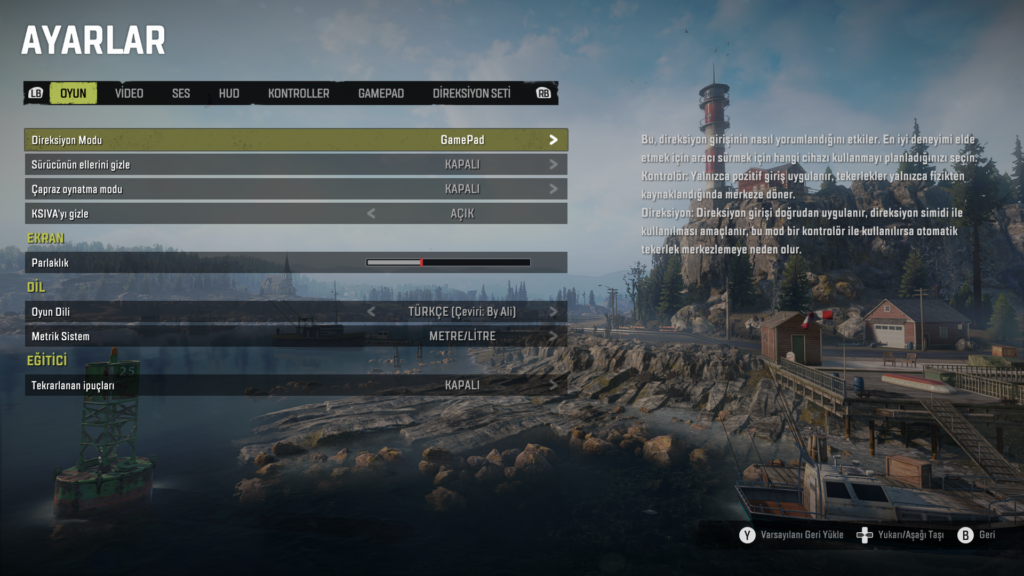The width and height of the screenshot is (1024, 576).
Task: Switch to the VİDEO tab
Action: (129, 93)
